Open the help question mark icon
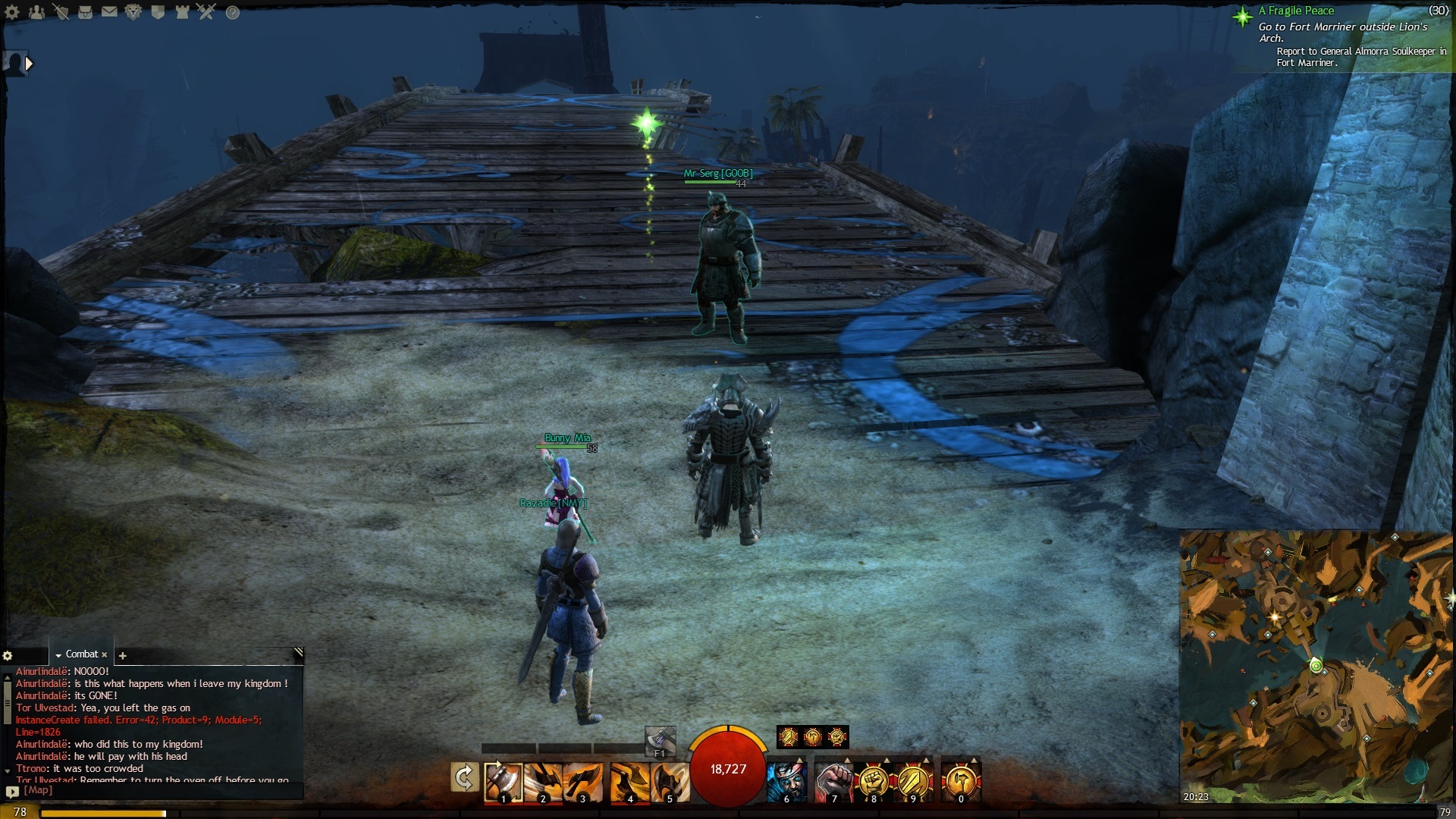This screenshot has height=819, width=1456. pyautogui.click(x=233, y=12)
